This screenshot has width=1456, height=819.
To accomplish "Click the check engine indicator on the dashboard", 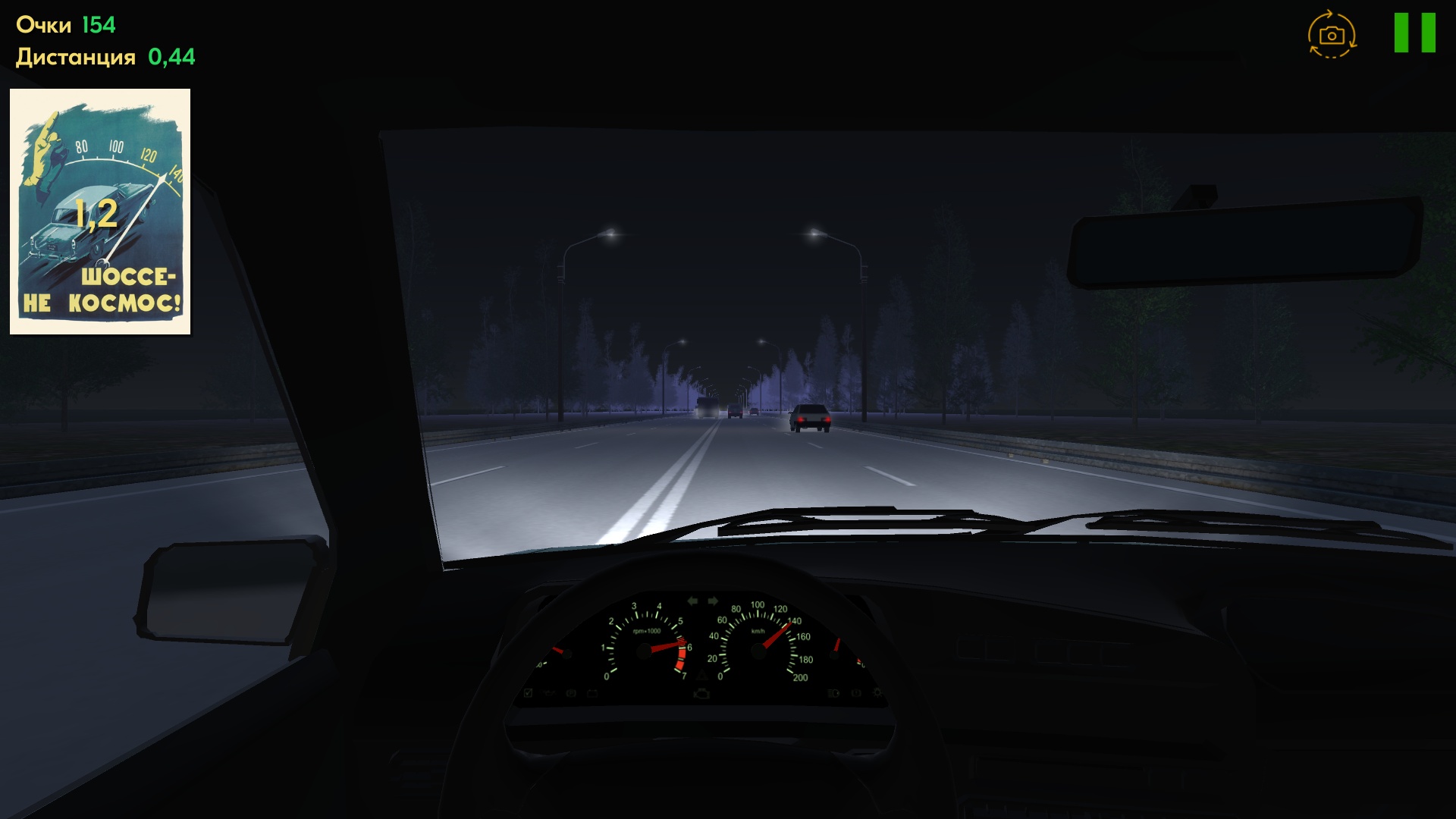I will (702, 693).
